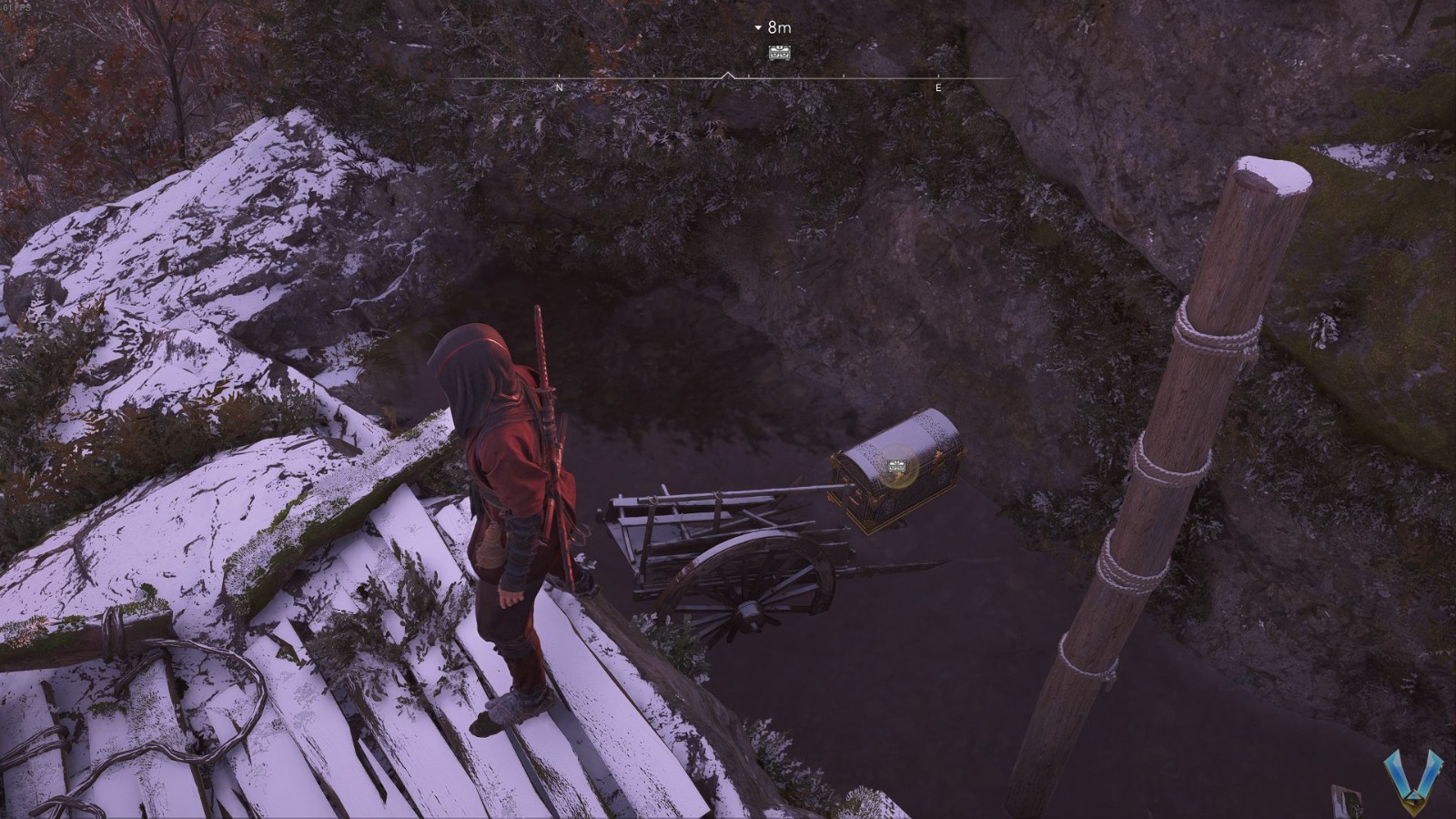Click the 8m distance objective label
This screenshot has height=819, width=1456.
778,26
